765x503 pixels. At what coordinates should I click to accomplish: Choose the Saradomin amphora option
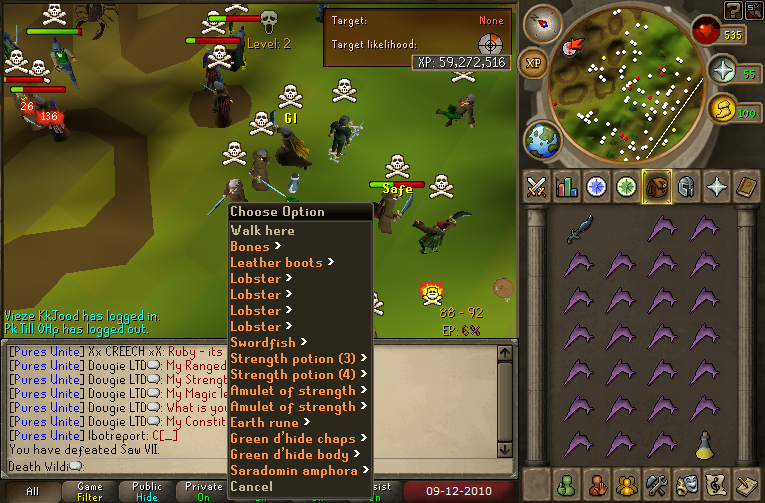click(x=293, y=470)
